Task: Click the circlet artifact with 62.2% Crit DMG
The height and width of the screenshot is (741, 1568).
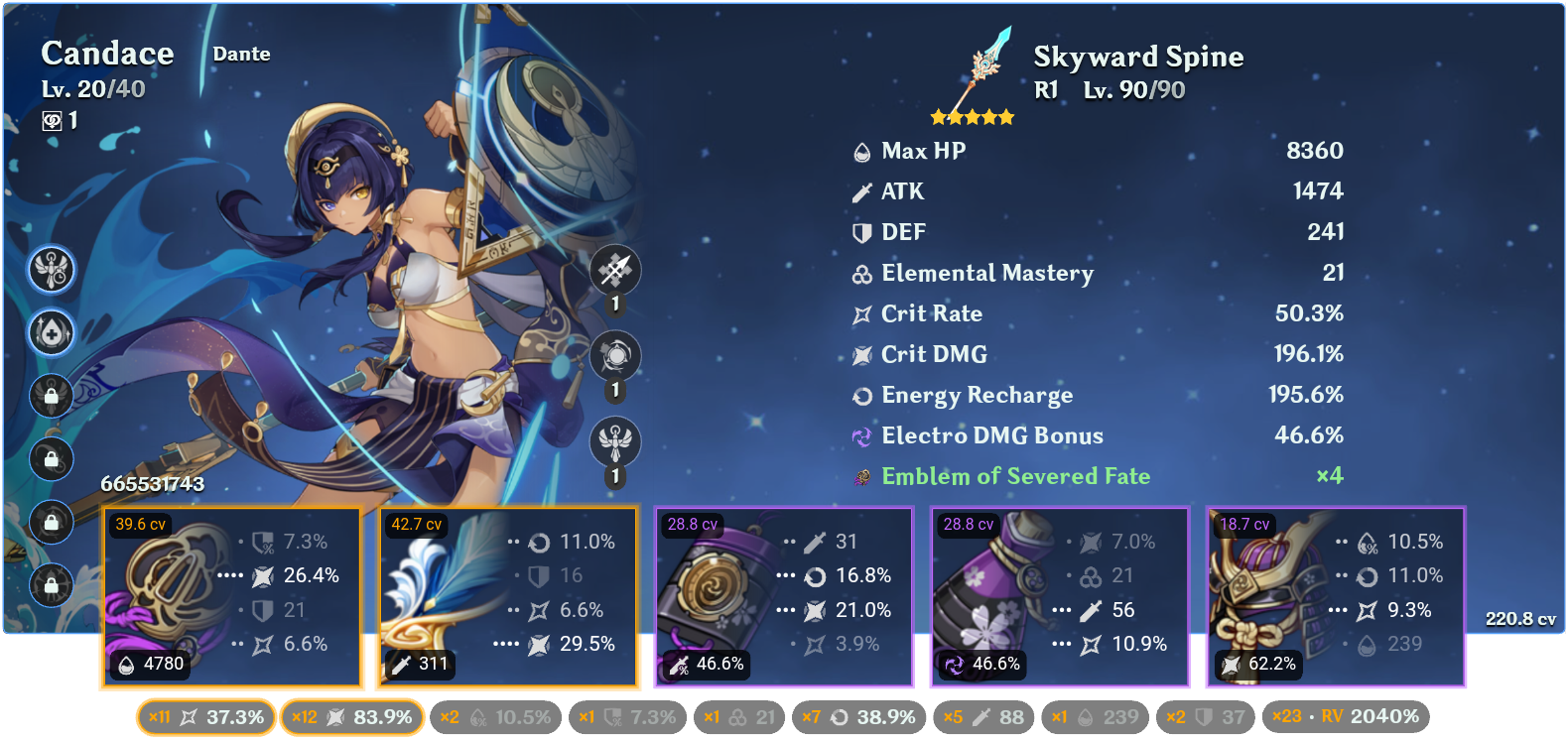Action: coord(1335,595)
